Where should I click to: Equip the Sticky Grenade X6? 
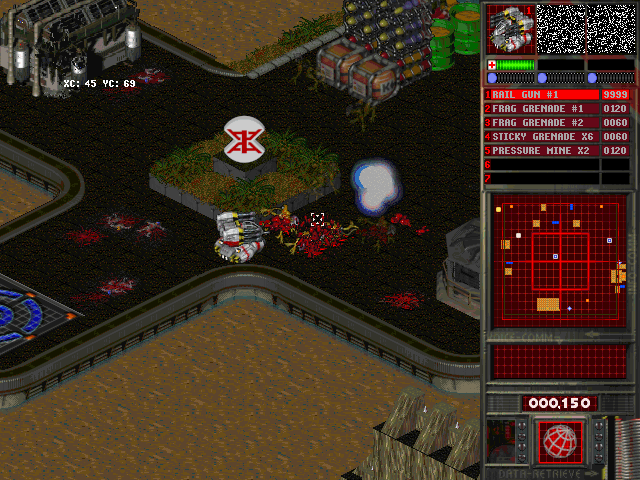(542, 136)
